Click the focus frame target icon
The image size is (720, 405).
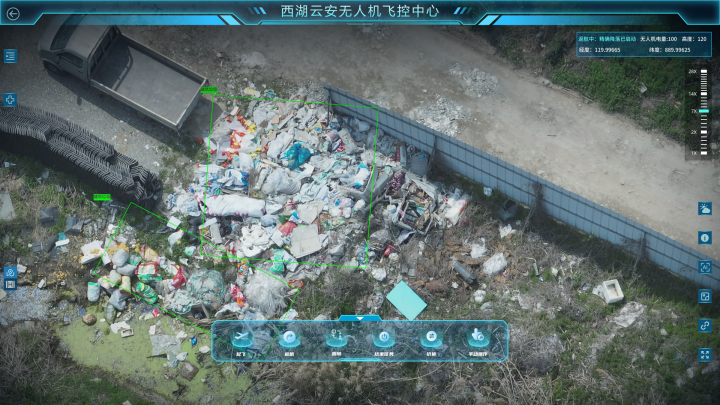pos(705,267)
